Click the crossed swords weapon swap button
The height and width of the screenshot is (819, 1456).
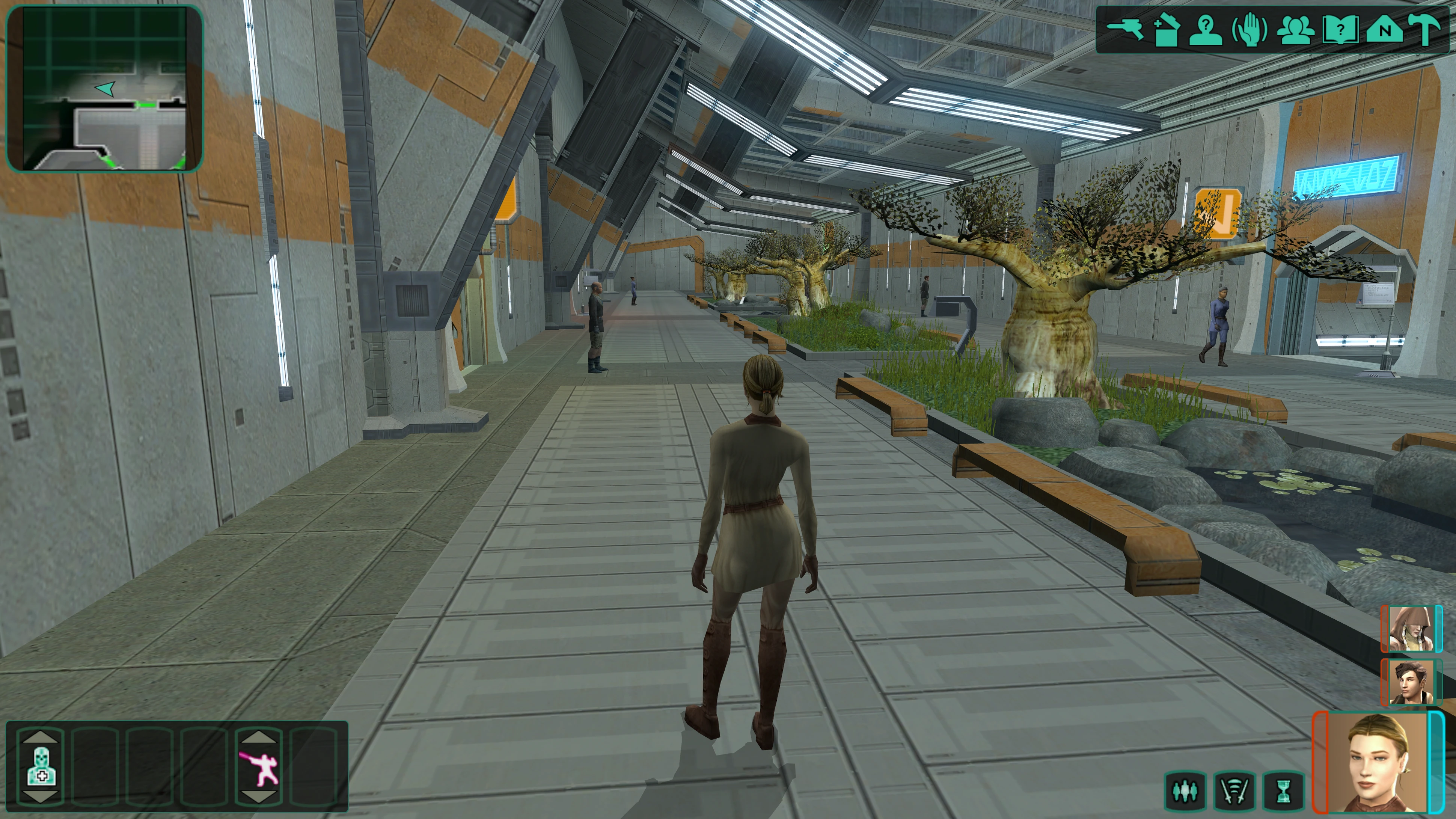(1234, 791)
